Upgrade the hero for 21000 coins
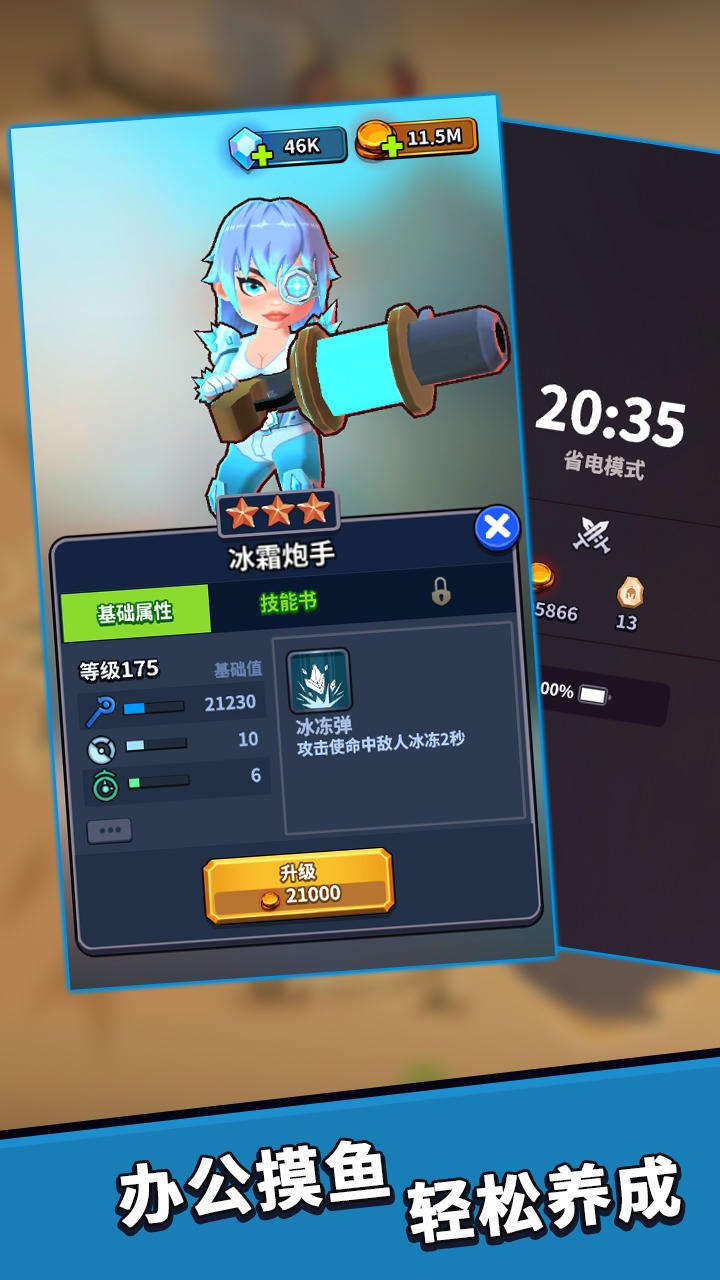Image resolution: width=720 pixels, height=1280 pixels. [x=298, y=885]
